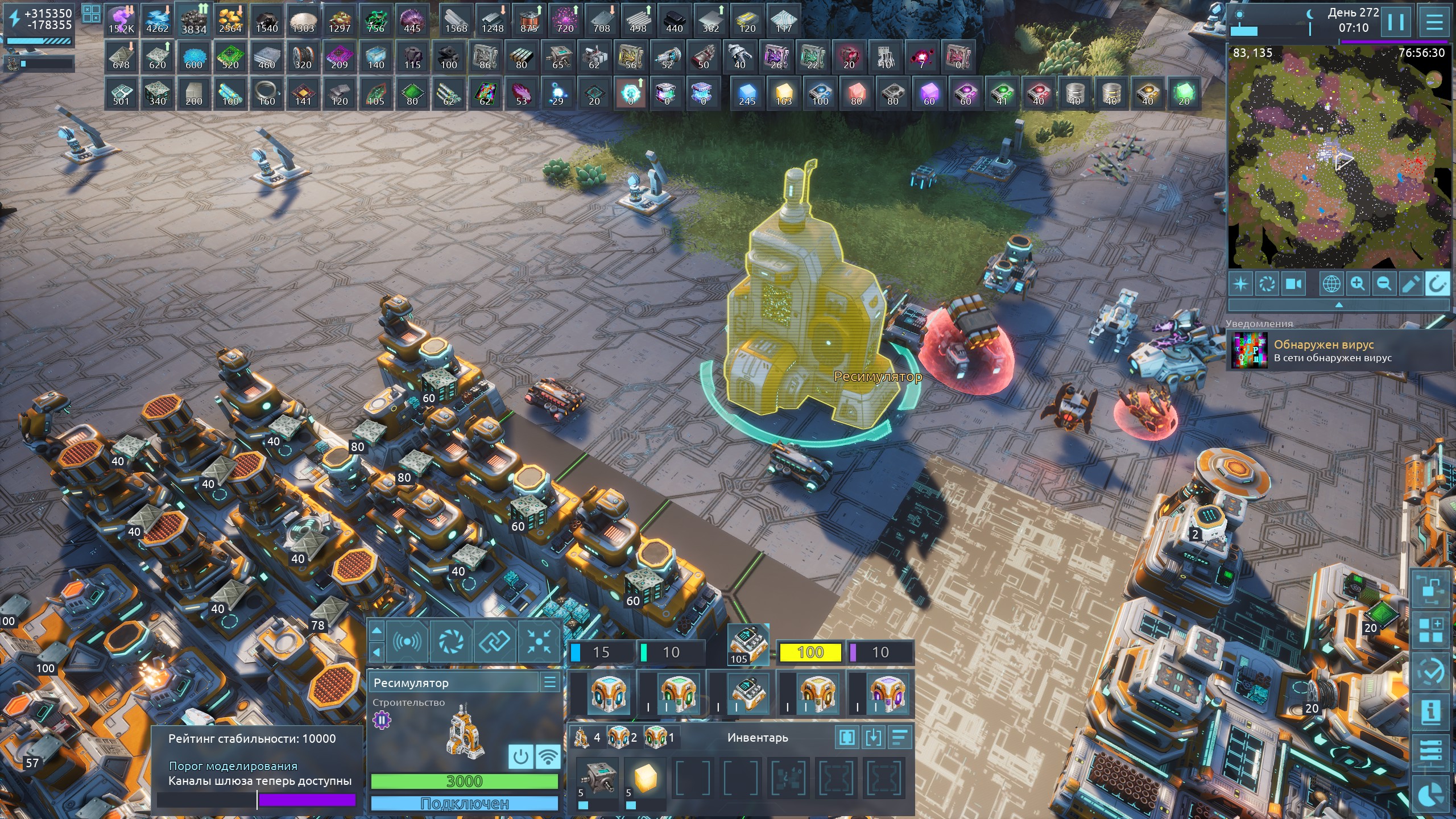This screenshot has width=1456, height=819.
Task: Toggle the Ресимулятор wifi connection button
Action: [548, 757]
